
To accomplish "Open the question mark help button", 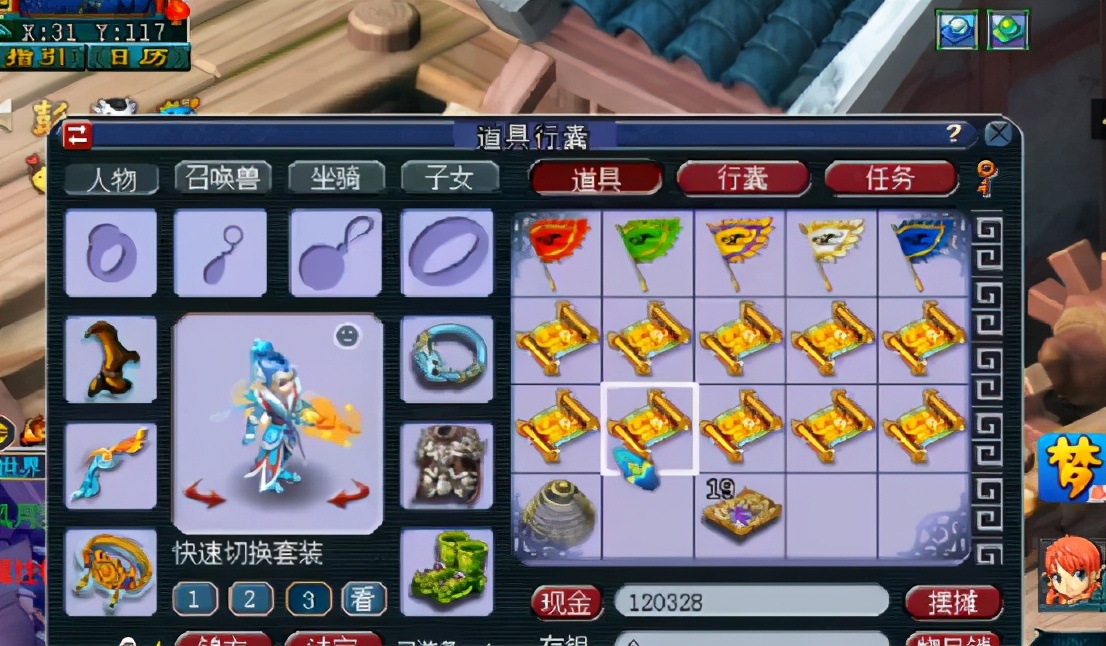I will pyautogui.click(x=955, y=134).
